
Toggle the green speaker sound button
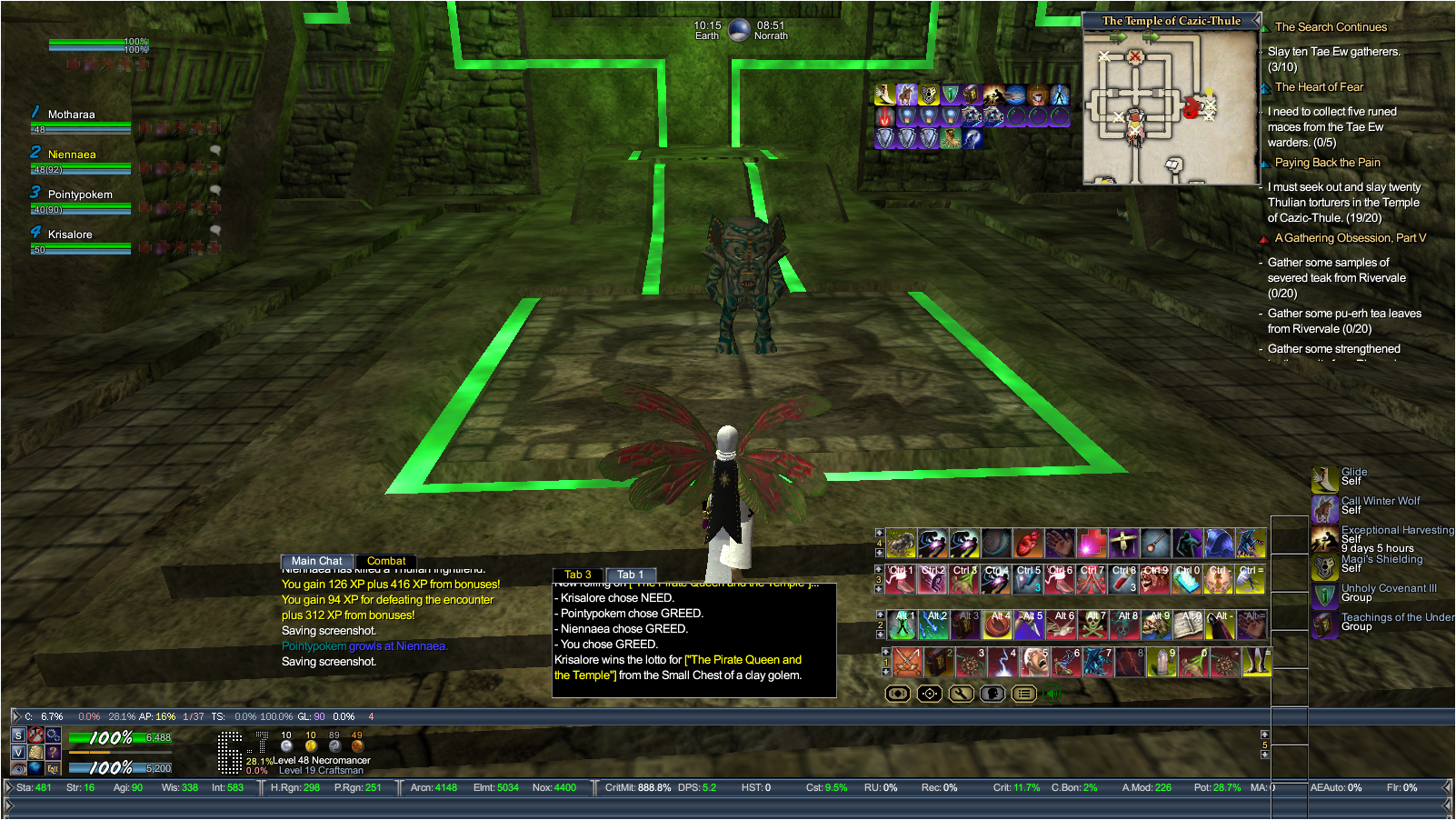[x=1053, y=694]
